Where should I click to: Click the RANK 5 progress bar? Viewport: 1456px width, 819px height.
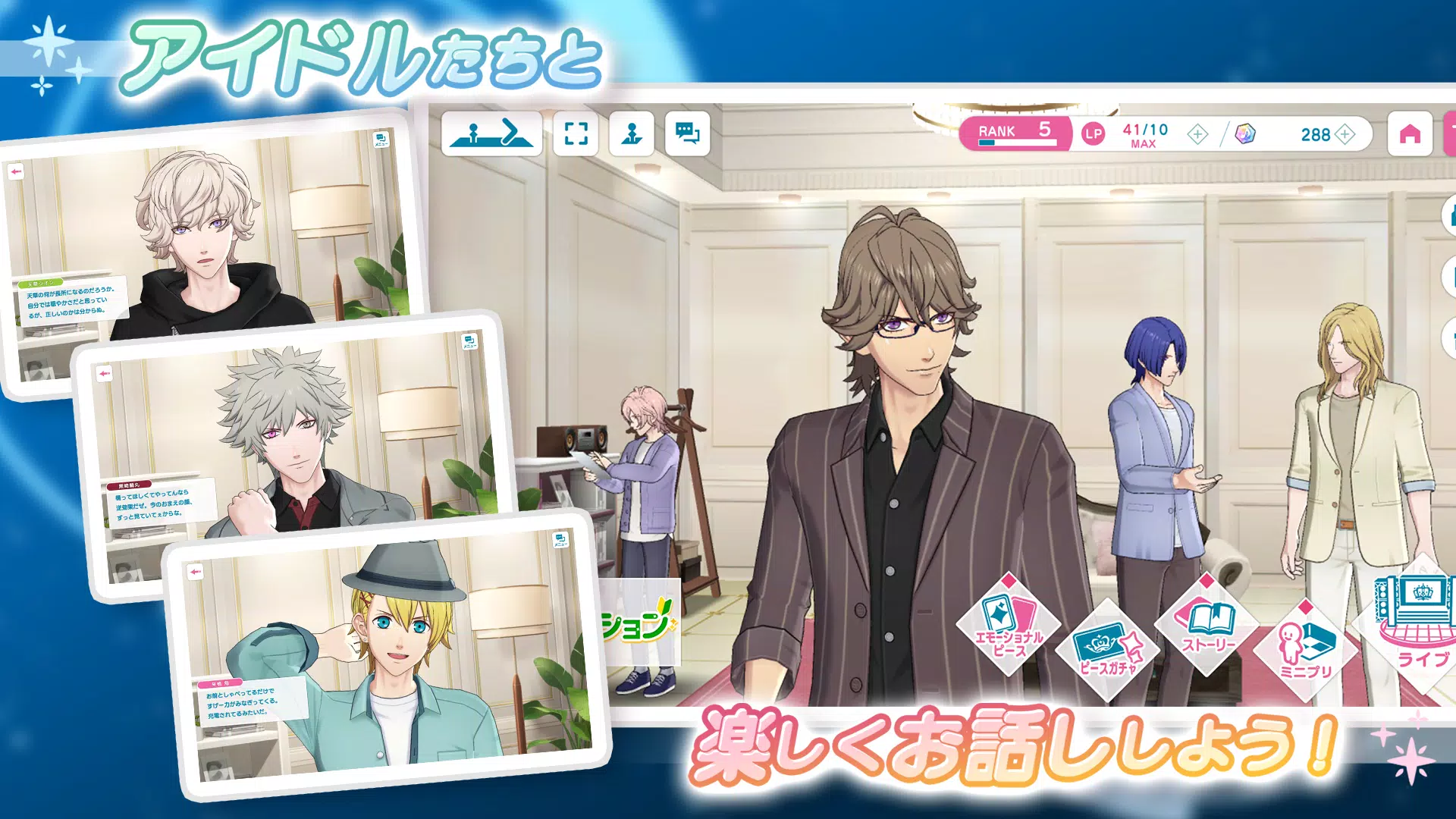(x=1016, y=131)
